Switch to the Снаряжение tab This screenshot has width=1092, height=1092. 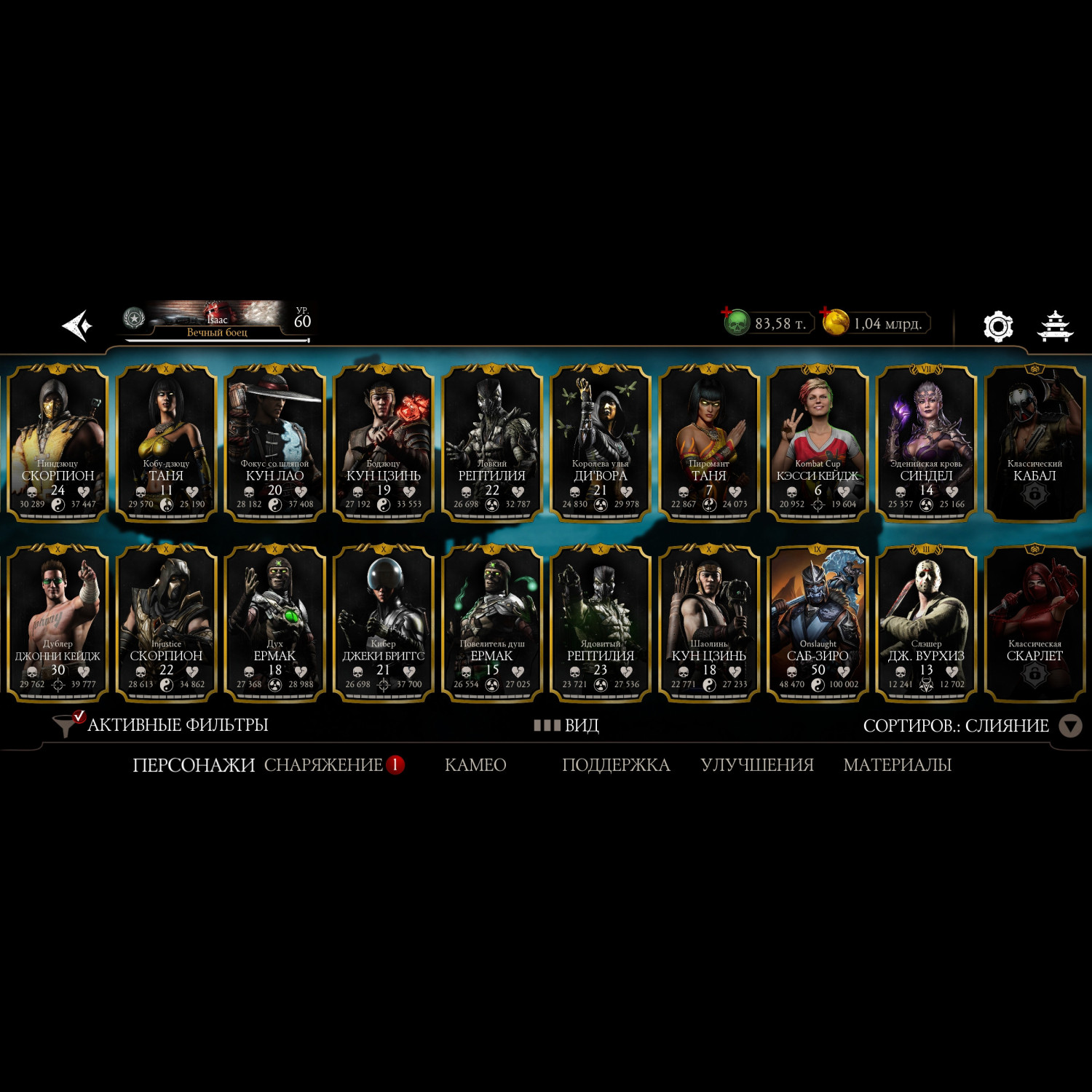pyautogui.click(x=324, y=765)
